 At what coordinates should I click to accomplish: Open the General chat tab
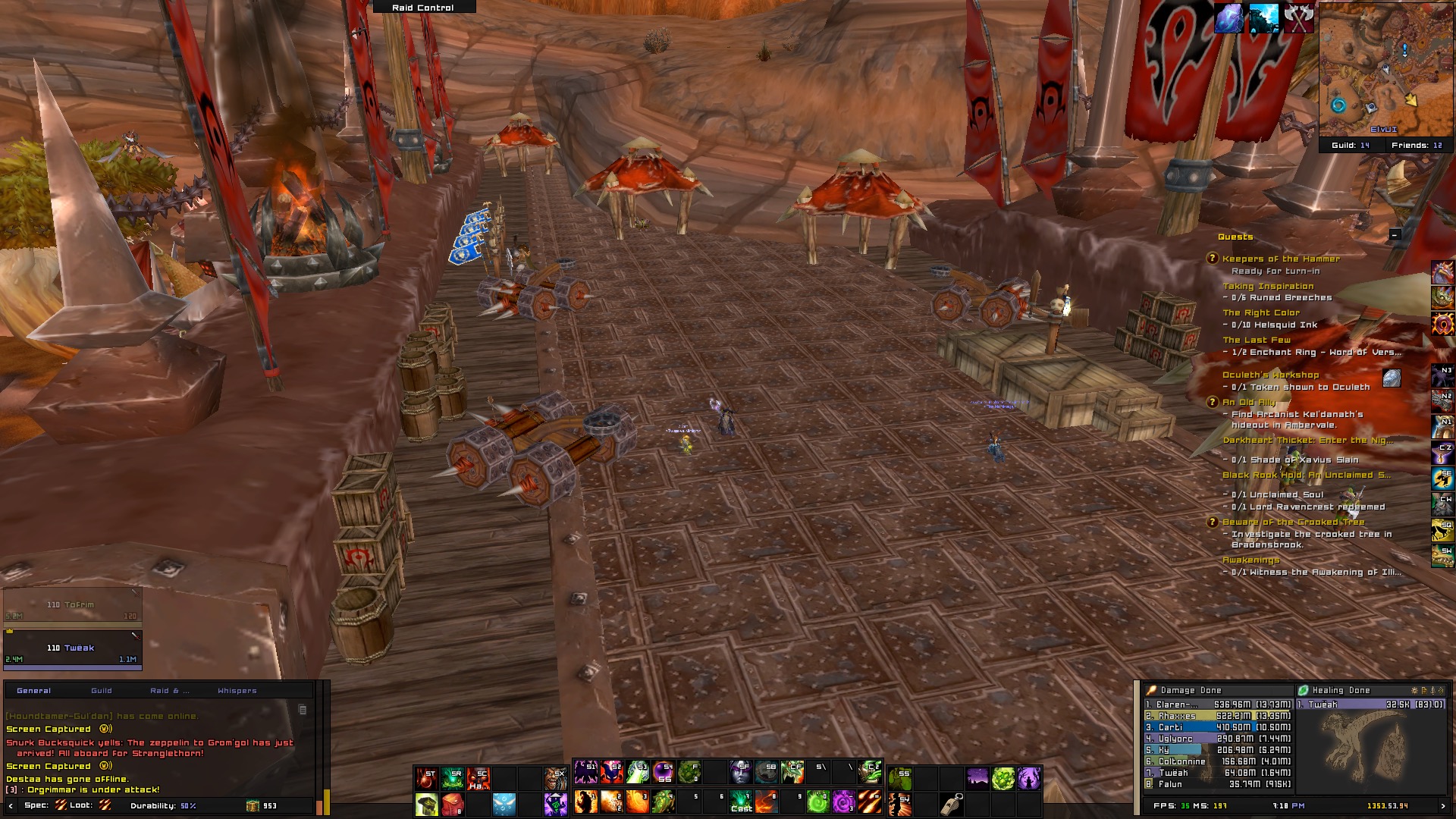pos(34,691)
